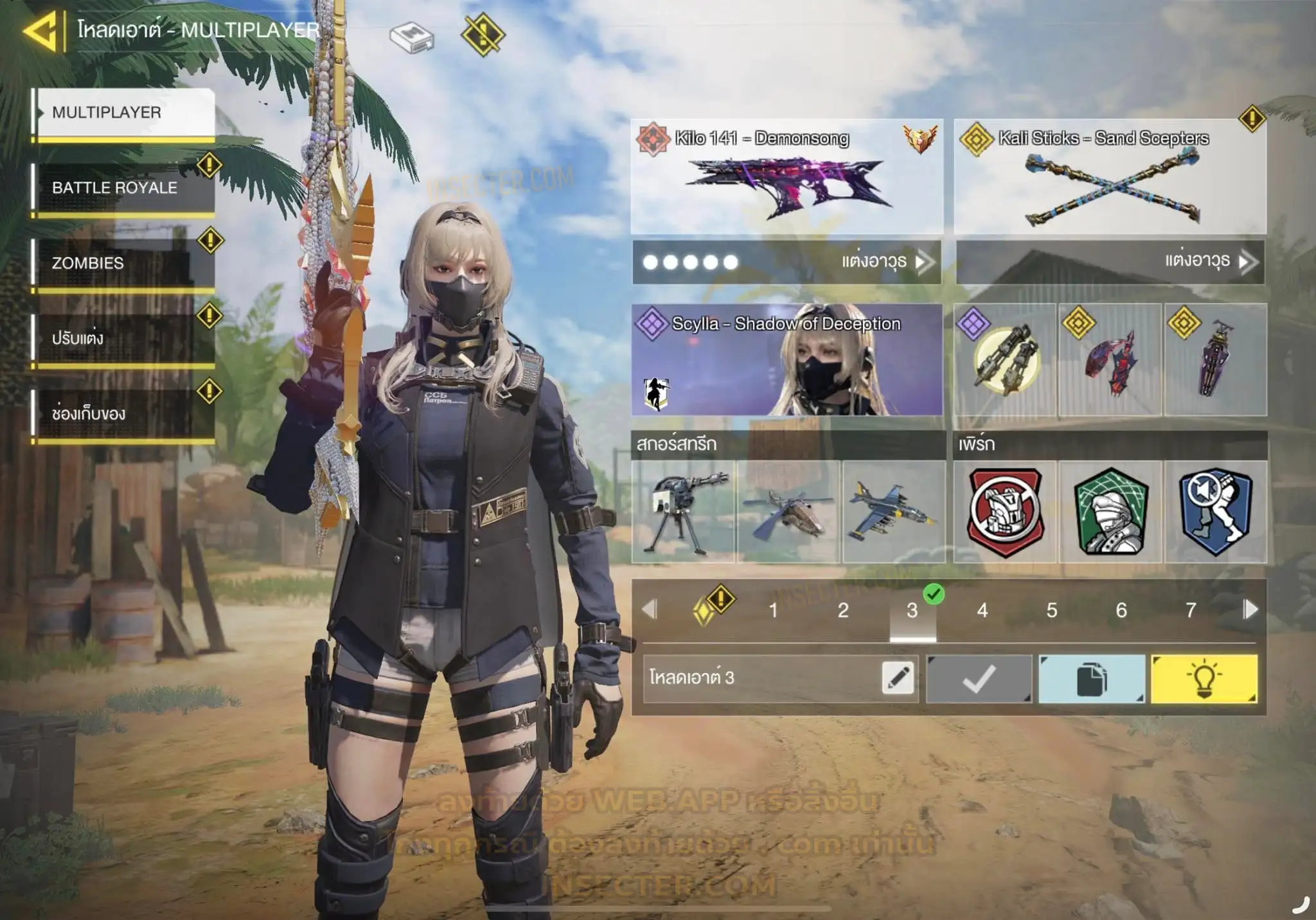Screen dimensions: 1316x920
Task: Choose the Scylla Shadow of Deception operator
Action: point(787,359)
